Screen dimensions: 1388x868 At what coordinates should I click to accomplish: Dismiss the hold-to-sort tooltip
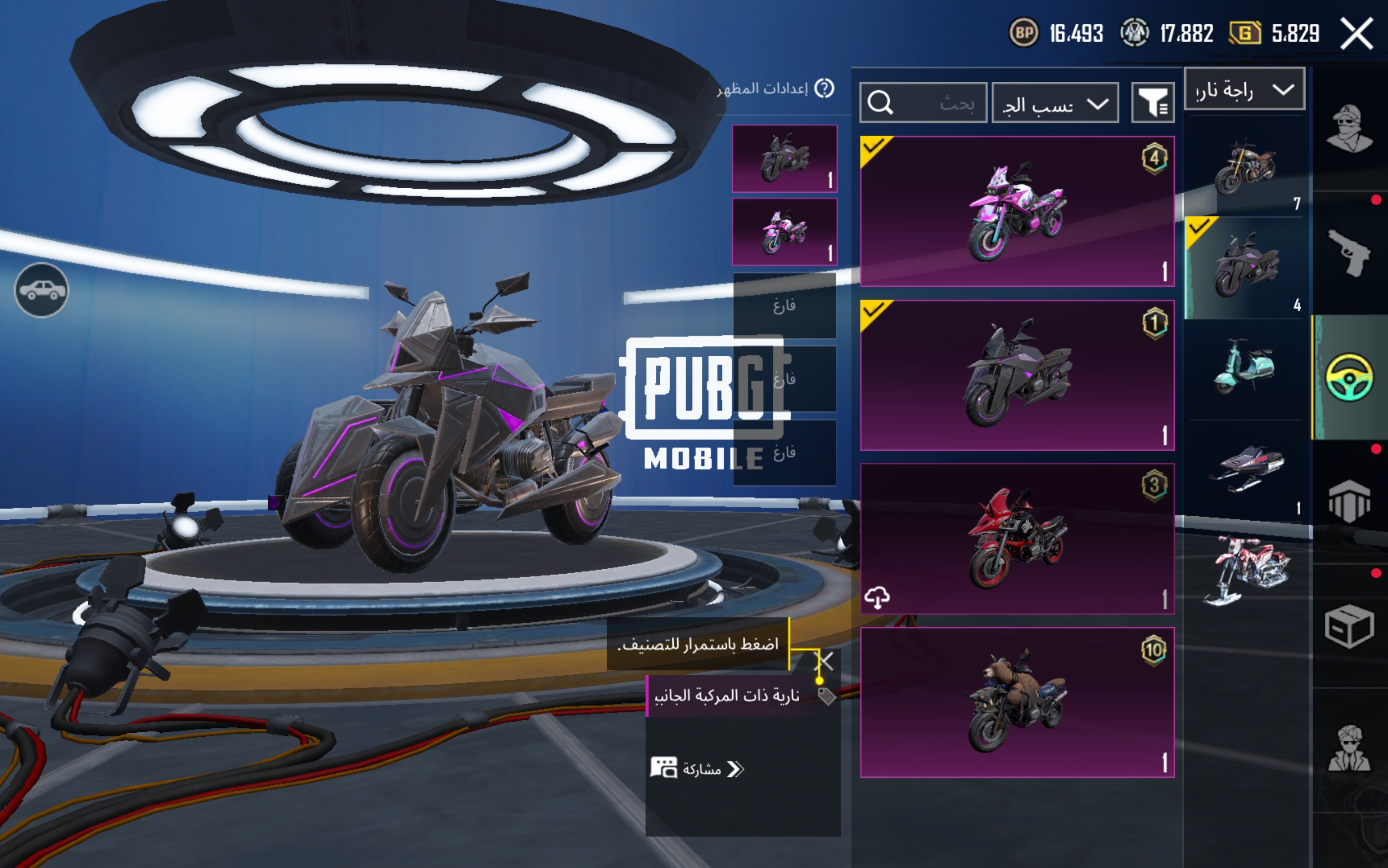(825, 661)
